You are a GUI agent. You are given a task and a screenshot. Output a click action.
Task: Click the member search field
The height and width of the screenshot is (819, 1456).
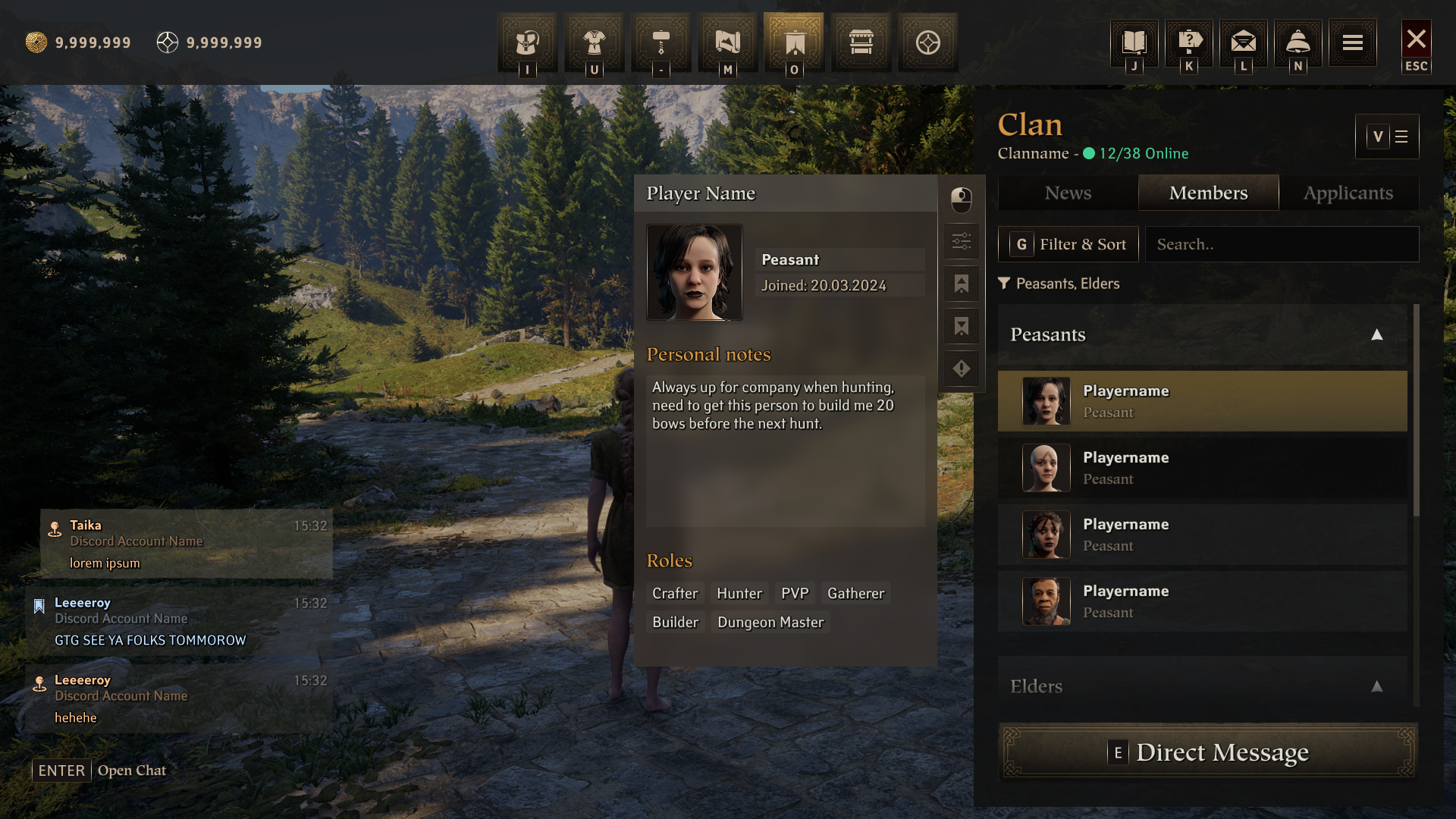tap(1282, 244)
